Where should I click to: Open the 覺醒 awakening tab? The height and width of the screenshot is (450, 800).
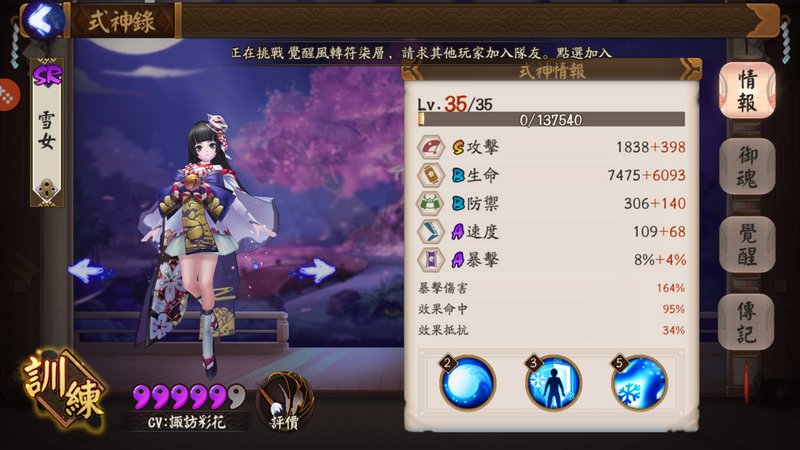(746, 244)
